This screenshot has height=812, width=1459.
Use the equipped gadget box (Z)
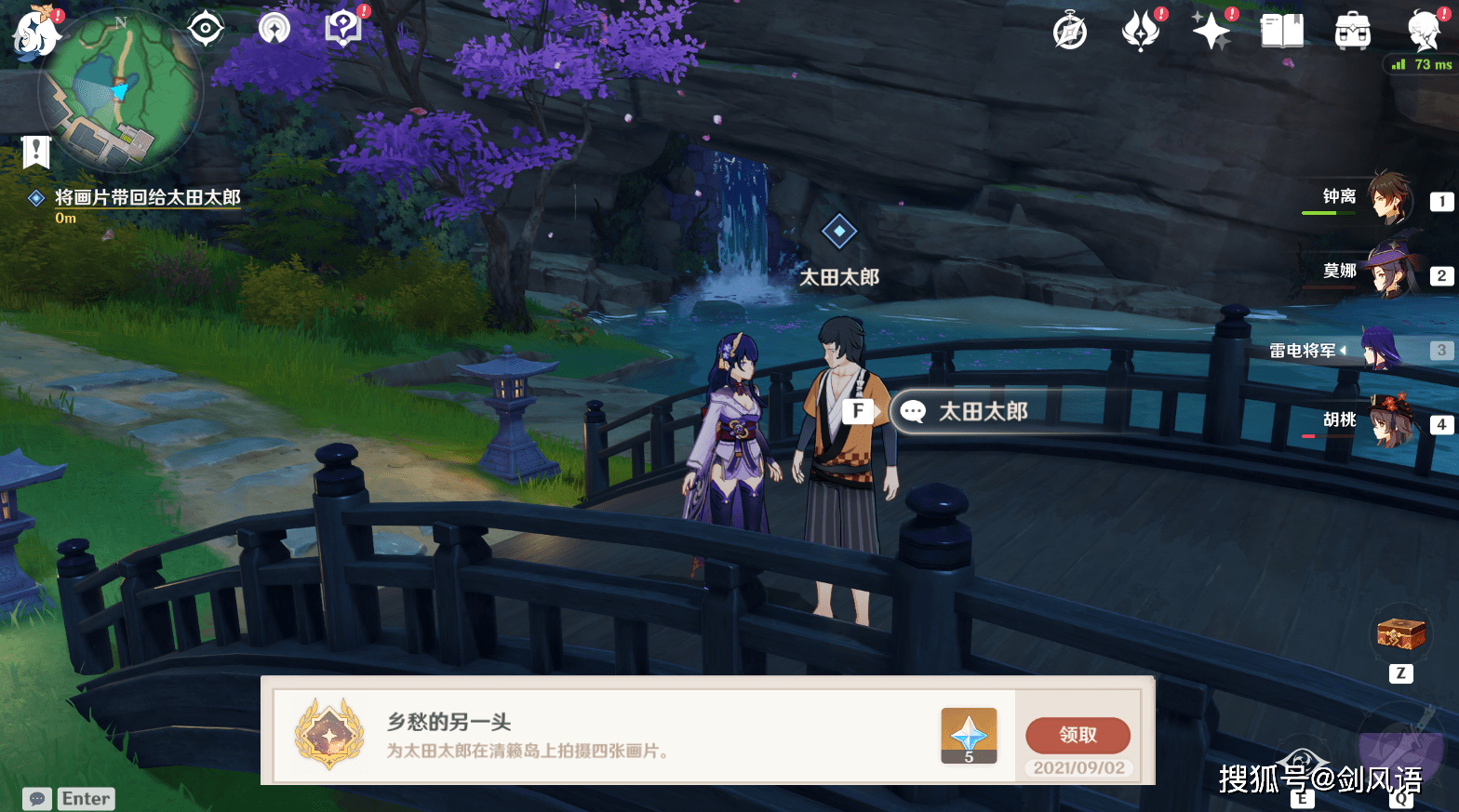point(1400,631)
